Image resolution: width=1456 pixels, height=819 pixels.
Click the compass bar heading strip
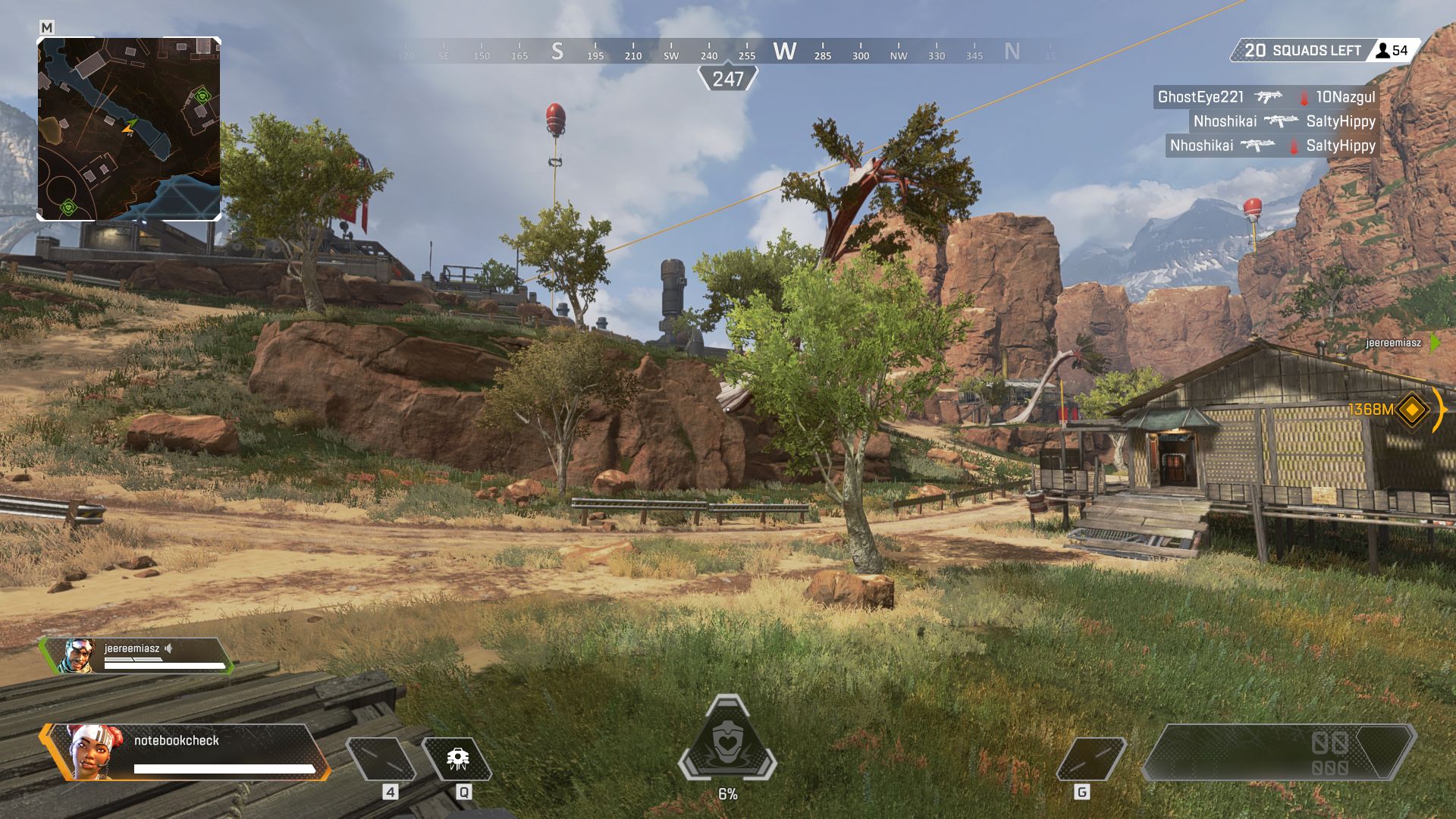point(728,52)
